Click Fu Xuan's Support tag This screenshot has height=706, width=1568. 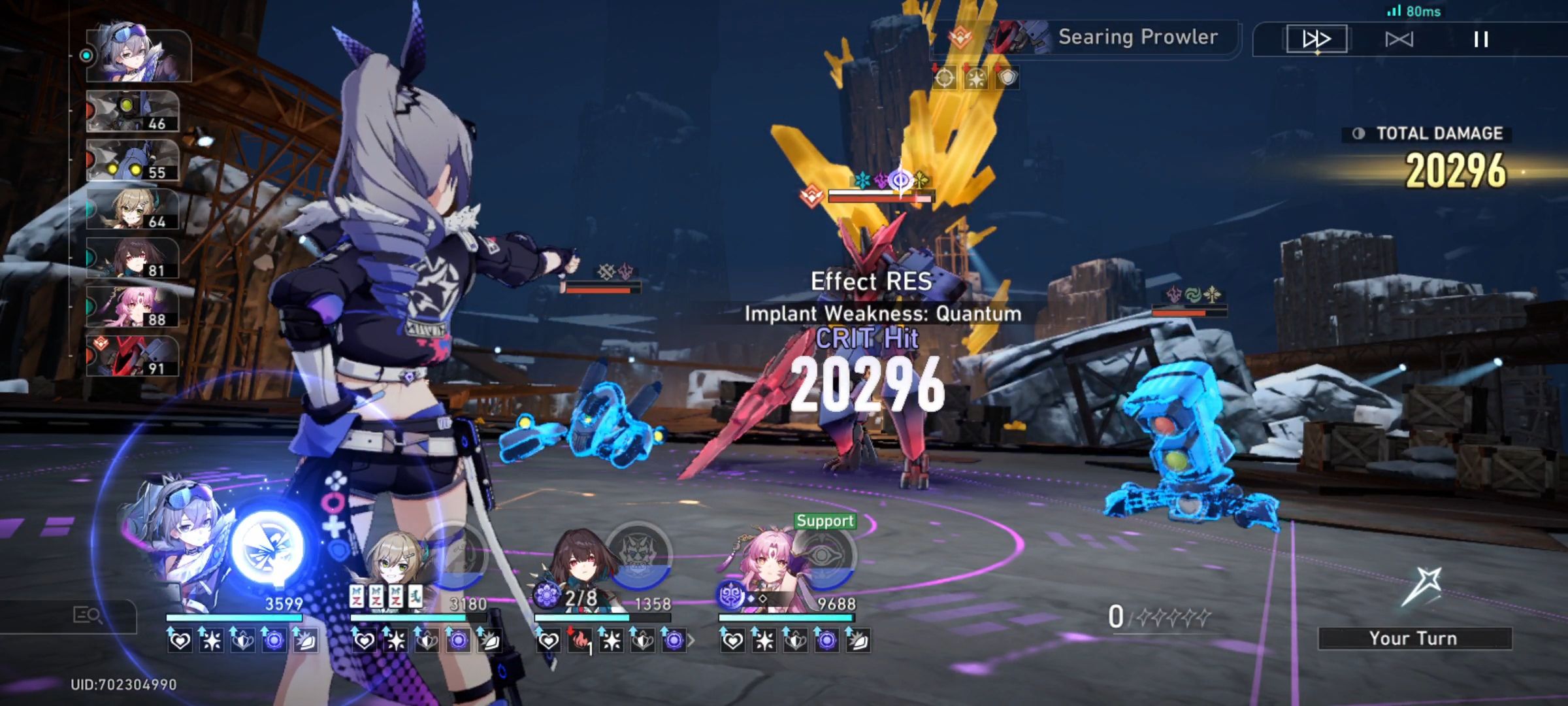pyautogui.click(x=825, y=522)
